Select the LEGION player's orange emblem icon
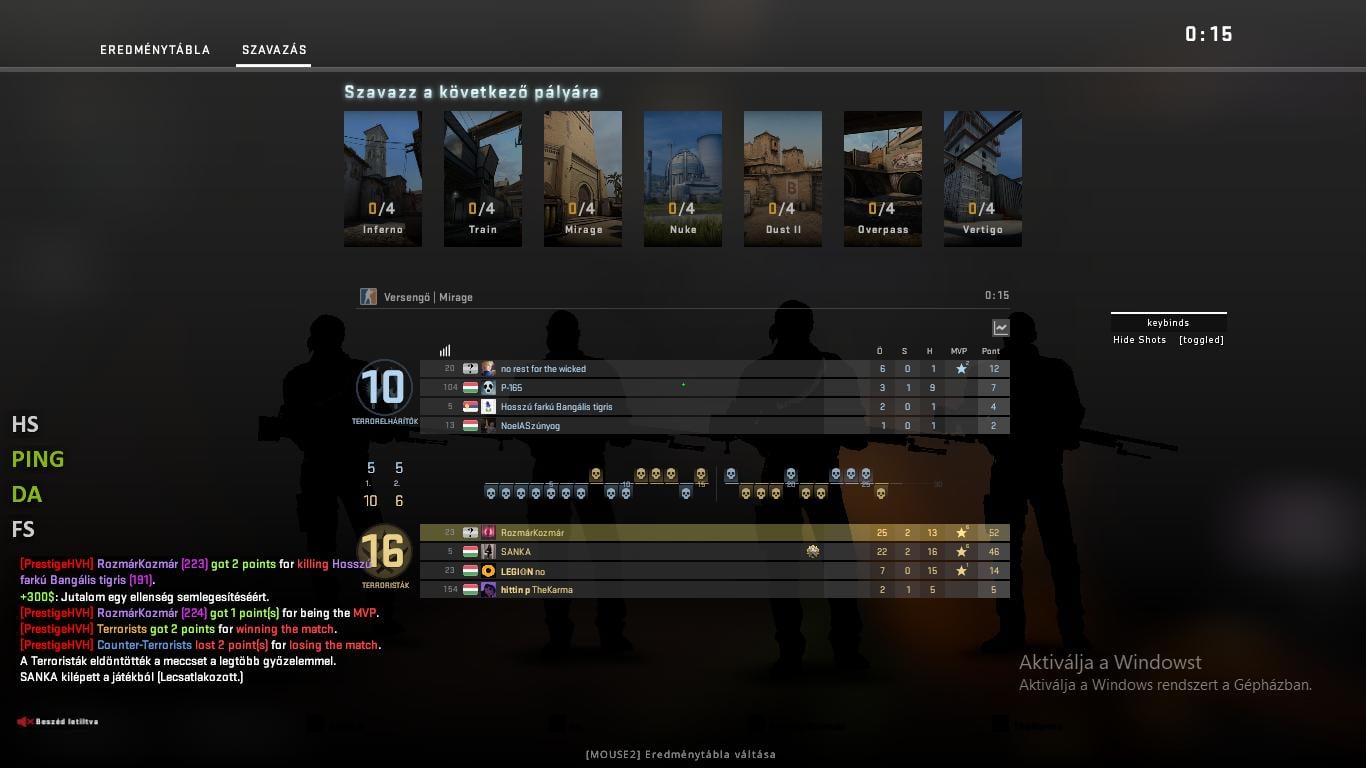The height and width of the screenshot is (768, 1366). [x=489, y=570]
